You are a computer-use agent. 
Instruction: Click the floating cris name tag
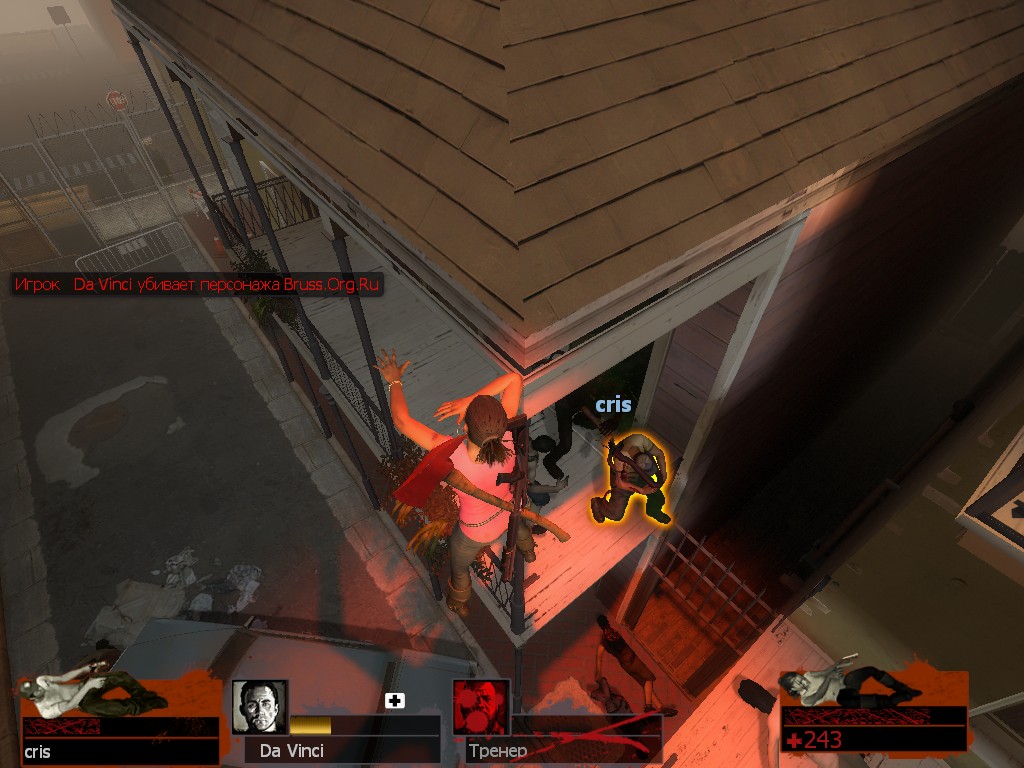(613, 405)
